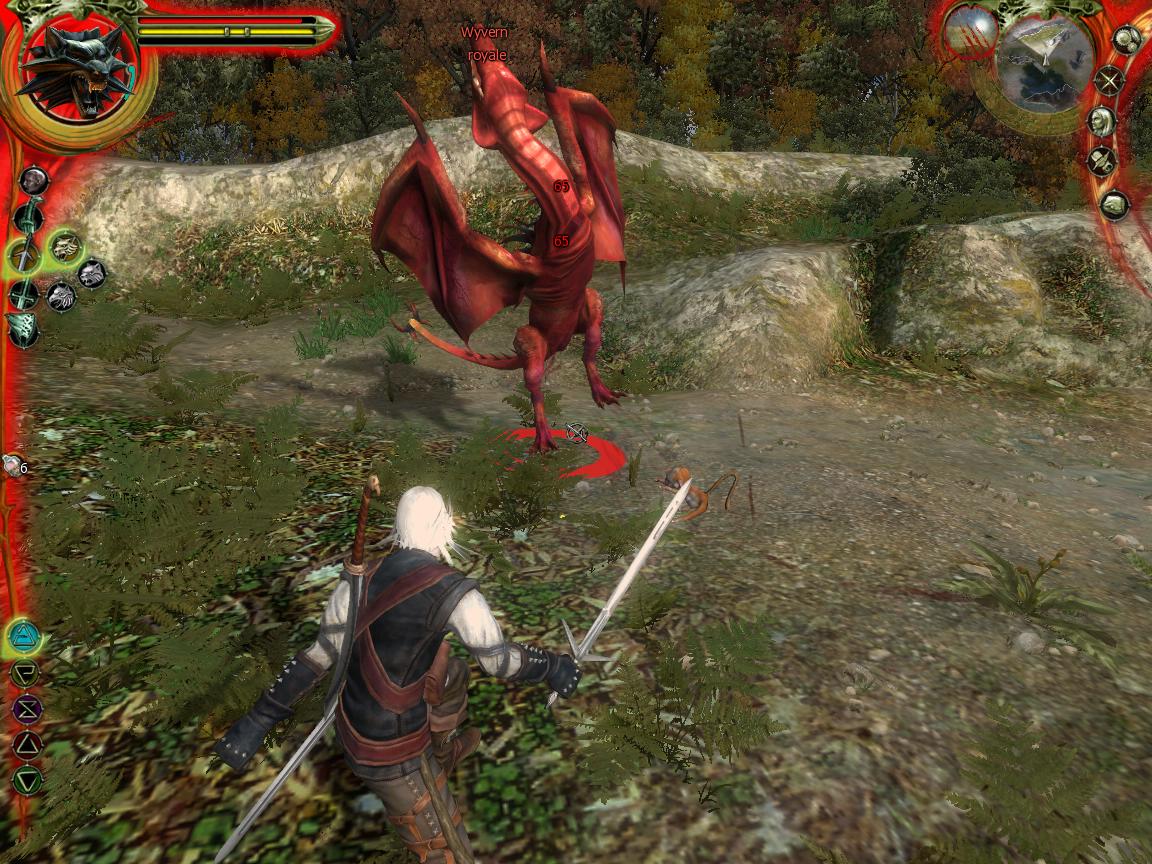Choose the purple hourglass magic sign
1152x864 pixels.
point(26,709)
